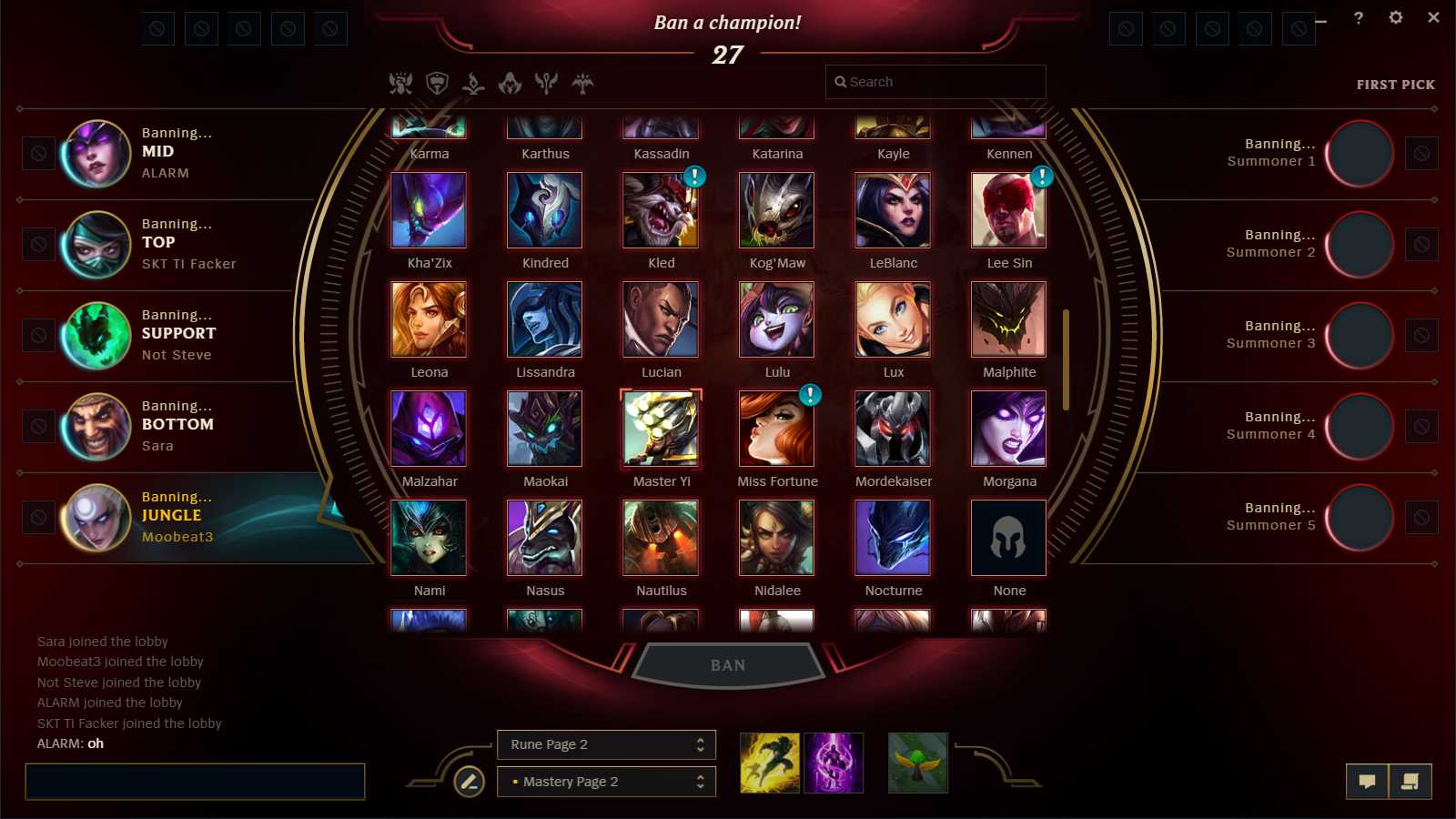
Task: Filter champions by Tank role
Action: [x=438, y=83]
